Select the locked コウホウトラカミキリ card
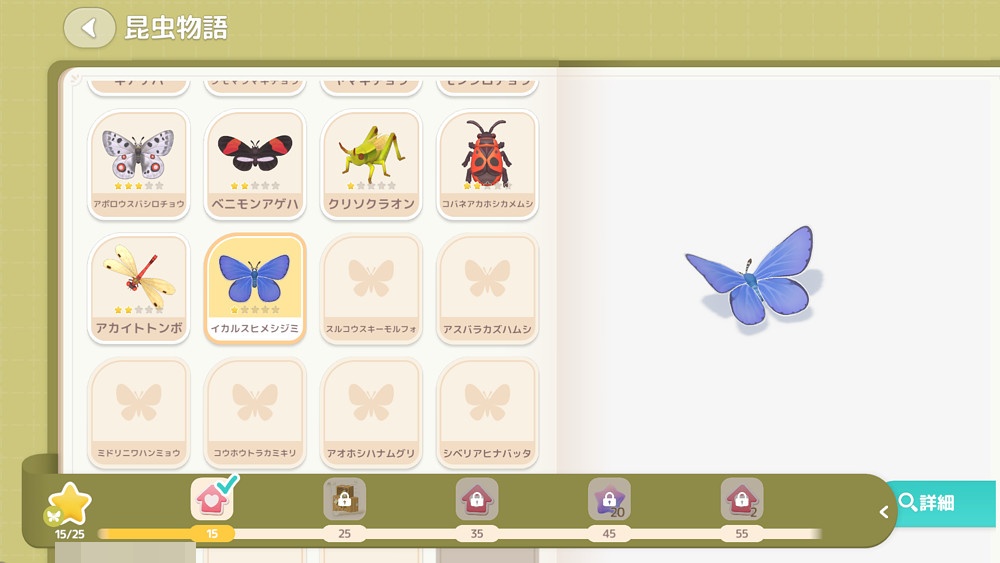Screen dimensions: 1000x563 click(254, 412)
